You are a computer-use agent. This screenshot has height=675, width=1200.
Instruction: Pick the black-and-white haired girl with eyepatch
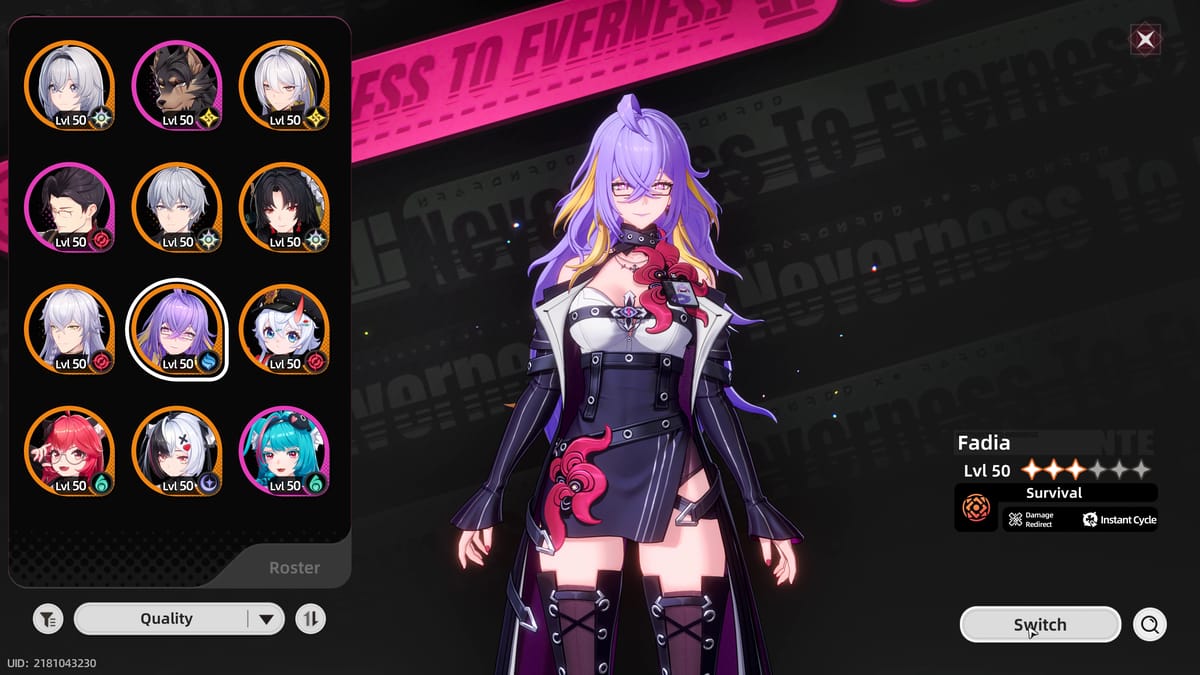[177, 452]
